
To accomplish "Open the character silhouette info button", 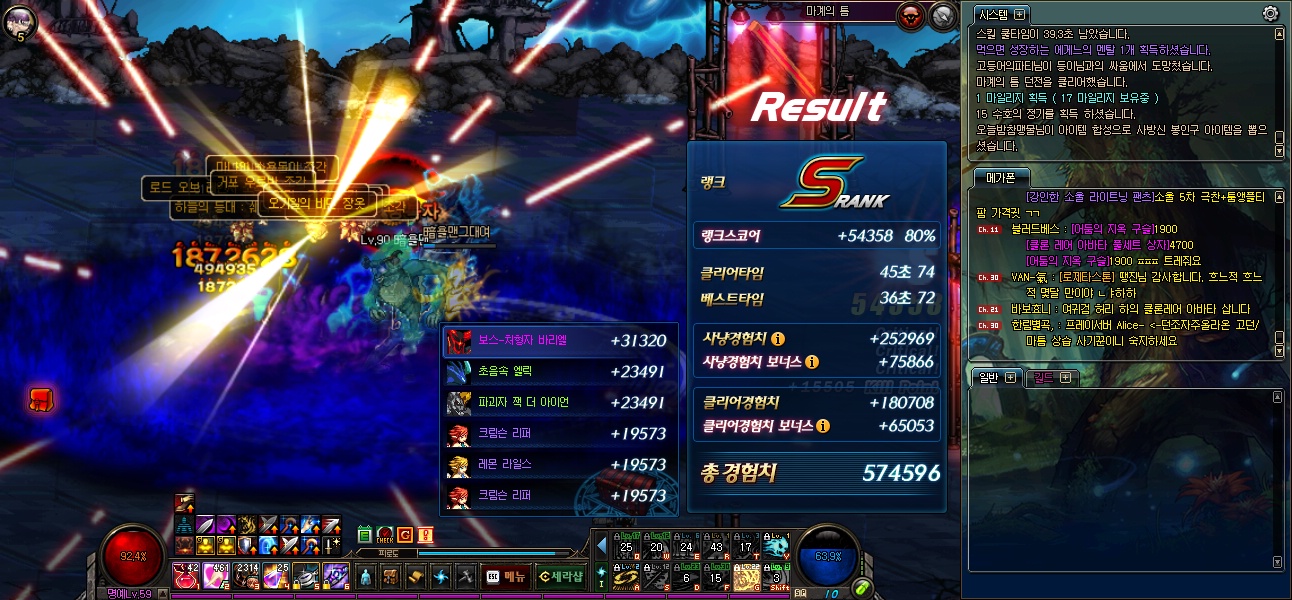I will [x=366, y=576].
